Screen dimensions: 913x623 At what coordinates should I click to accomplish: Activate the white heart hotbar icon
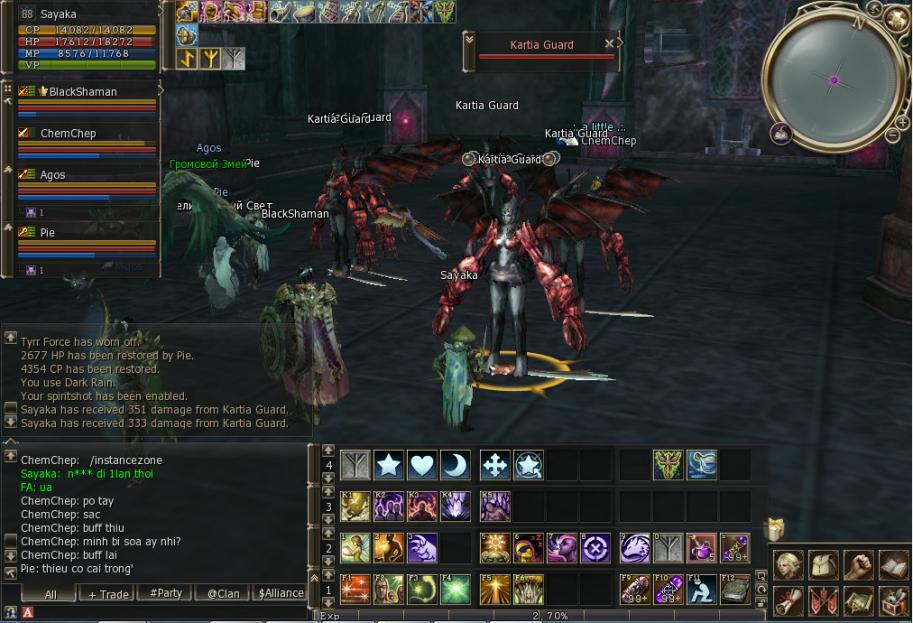coord(422,465)
